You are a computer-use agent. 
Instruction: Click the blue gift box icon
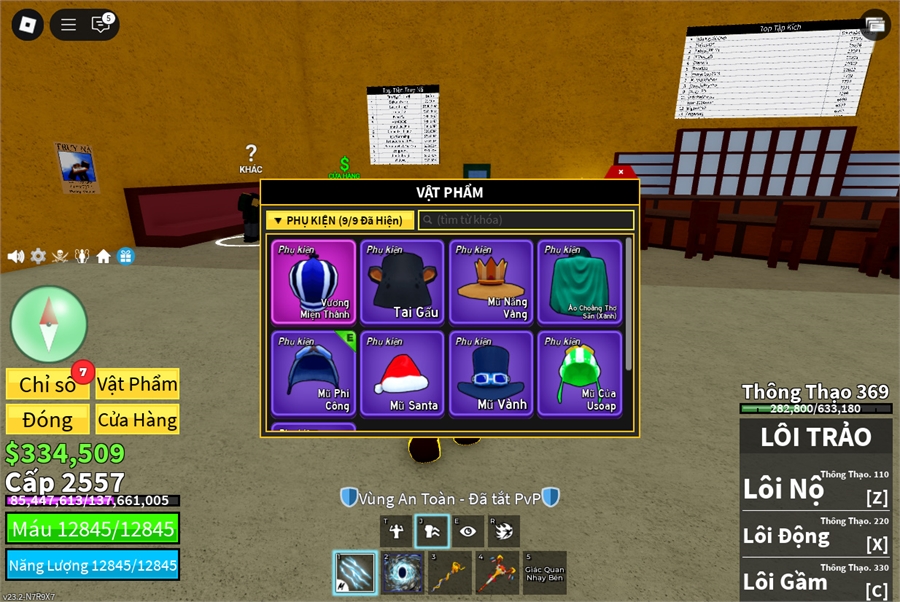(125, 256)
